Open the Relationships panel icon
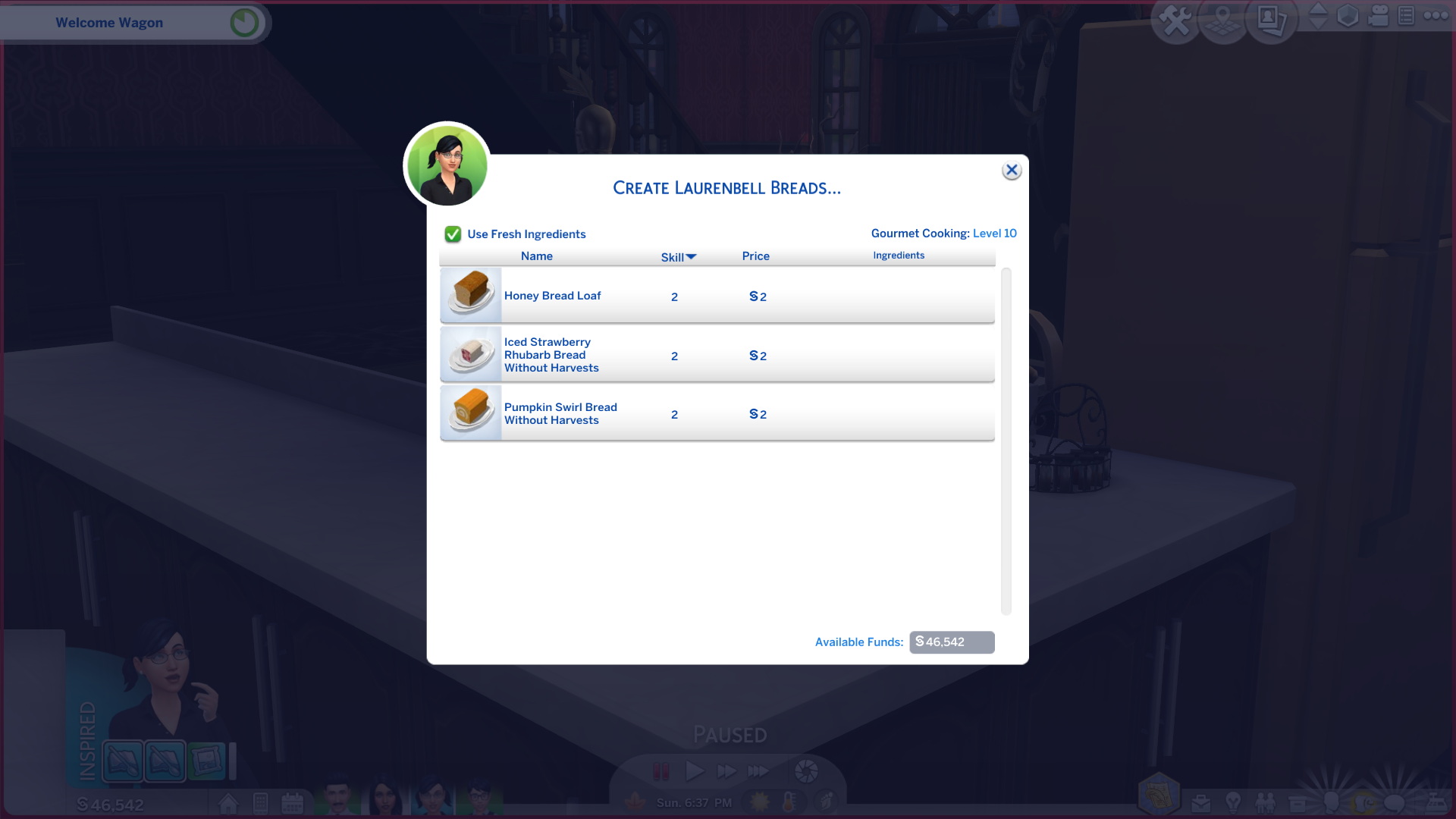The image size is (1456, 819). [1265, 802]
